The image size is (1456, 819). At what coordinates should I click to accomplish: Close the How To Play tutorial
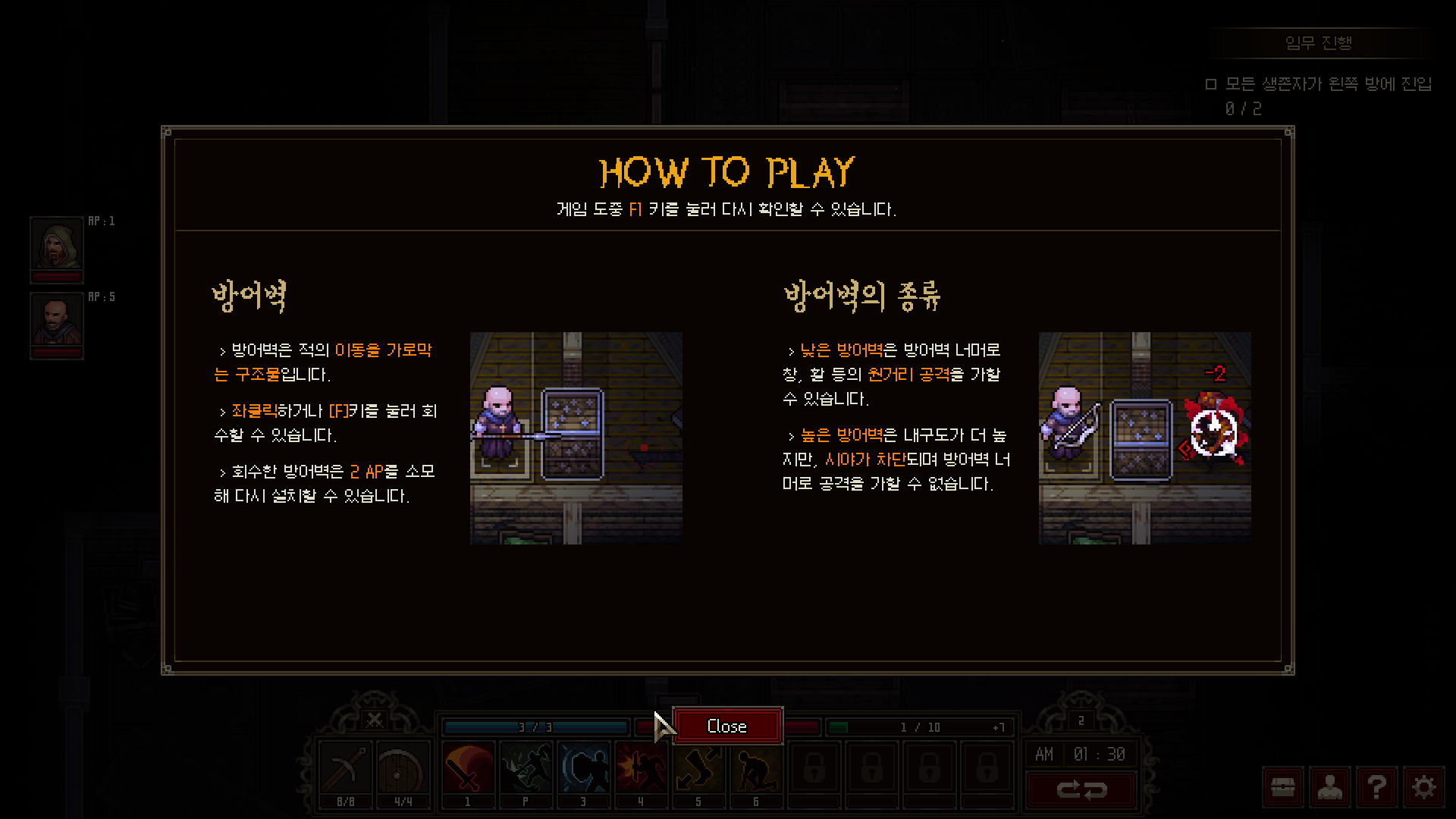727,726
